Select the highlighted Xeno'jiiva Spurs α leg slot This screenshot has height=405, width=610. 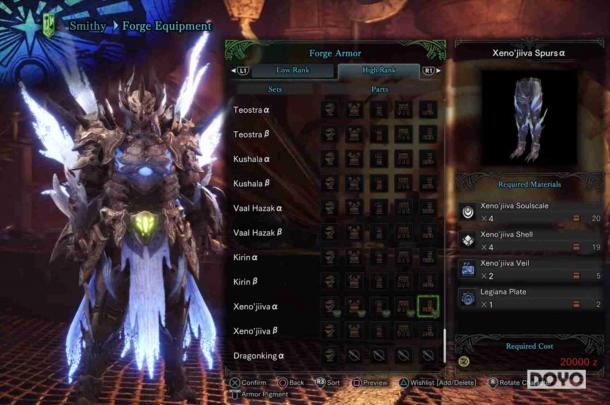[x=428, y=306]
